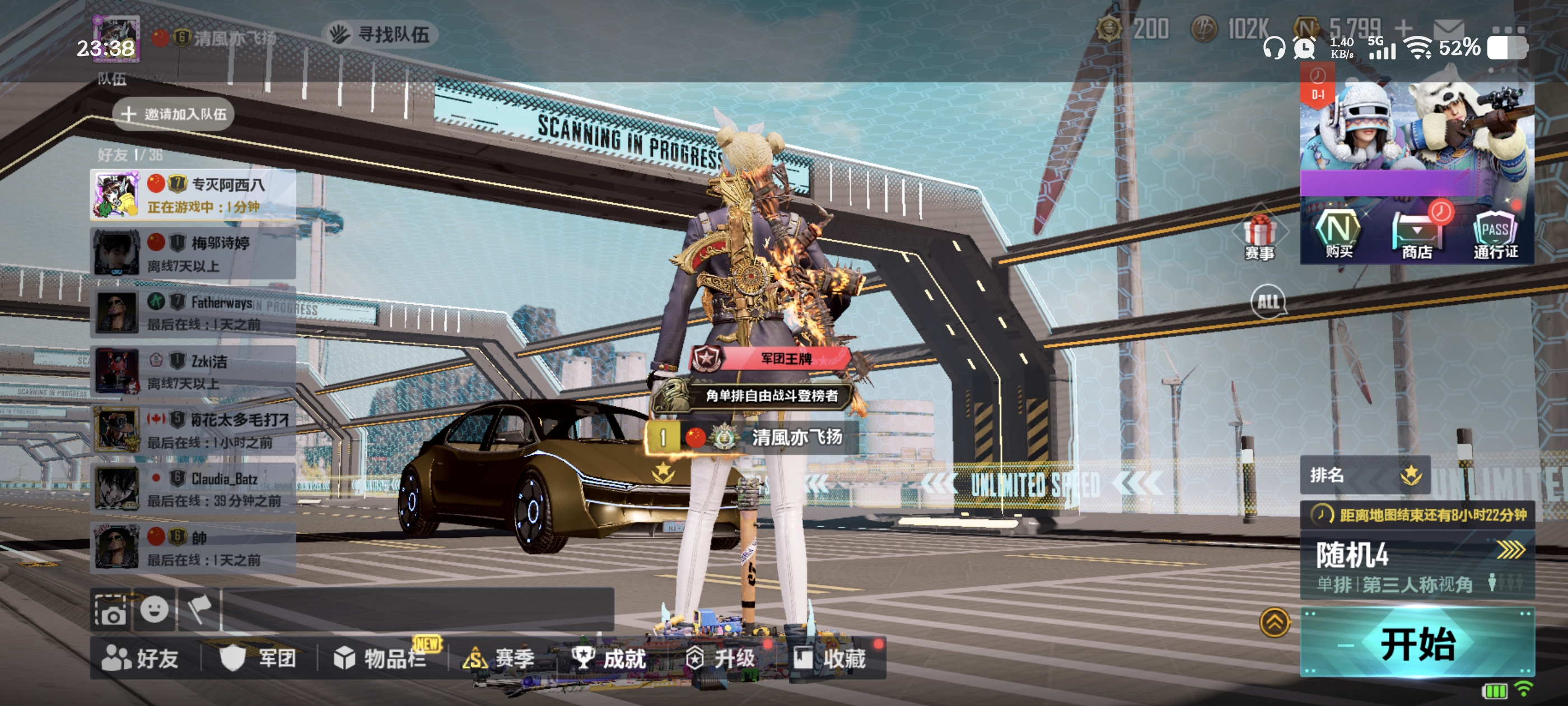This screenshot has width=1568, height=706.
Task: Open the 物品栏 inventory
Action: coord(380,658)
